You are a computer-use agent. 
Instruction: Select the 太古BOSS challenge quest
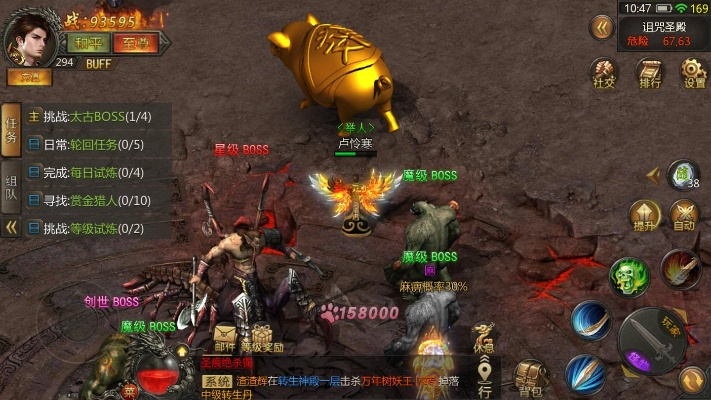(98, 116)
